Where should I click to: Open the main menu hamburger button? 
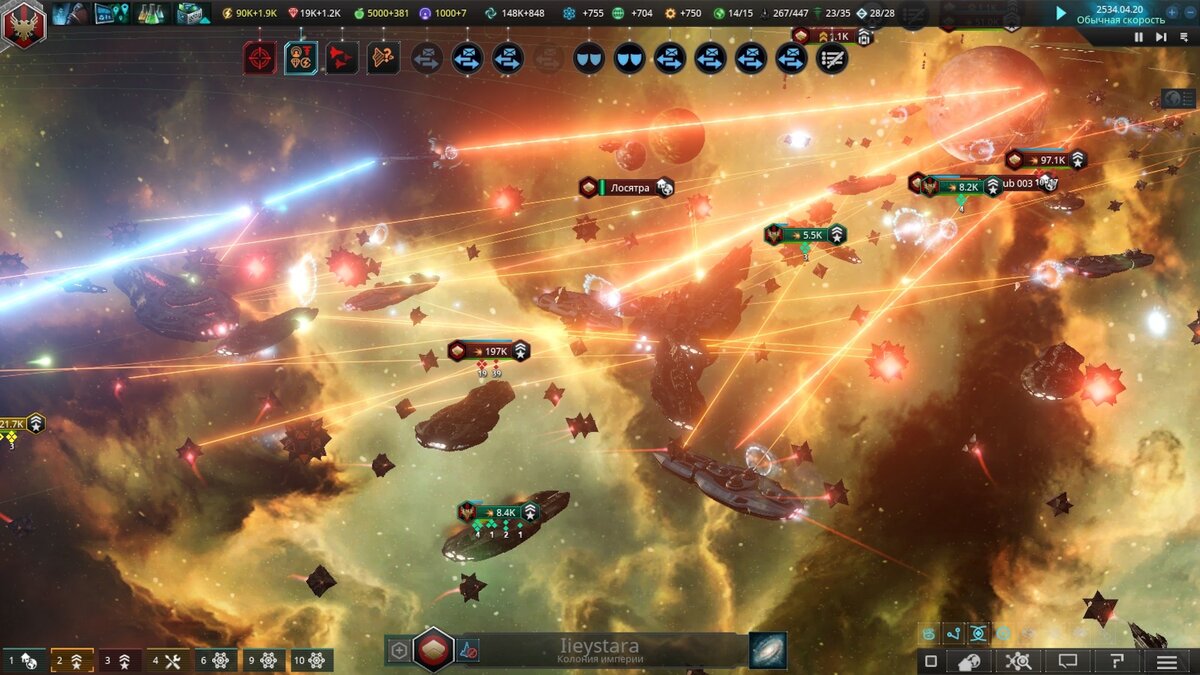click(x=1166, y=661)
